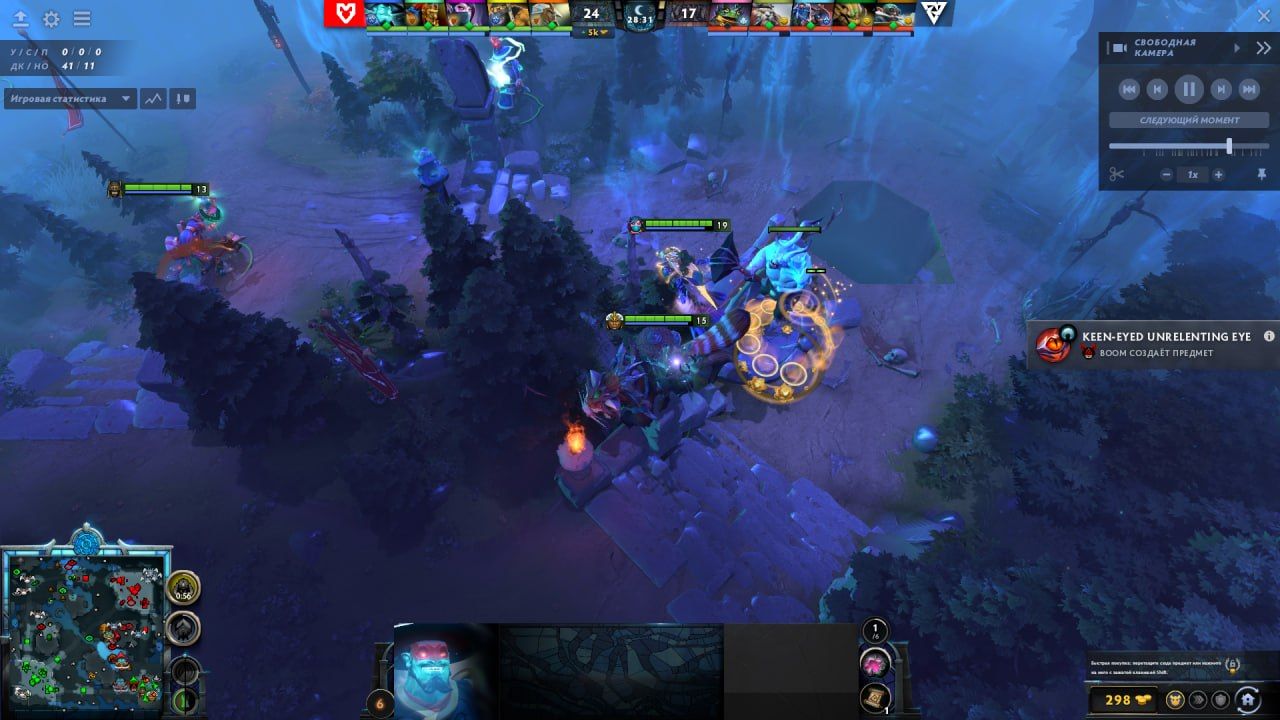This screenshot has height=720, width=1280.
Task: Click the shield stats icon bottom right
Action: [x=1219, y=700]
